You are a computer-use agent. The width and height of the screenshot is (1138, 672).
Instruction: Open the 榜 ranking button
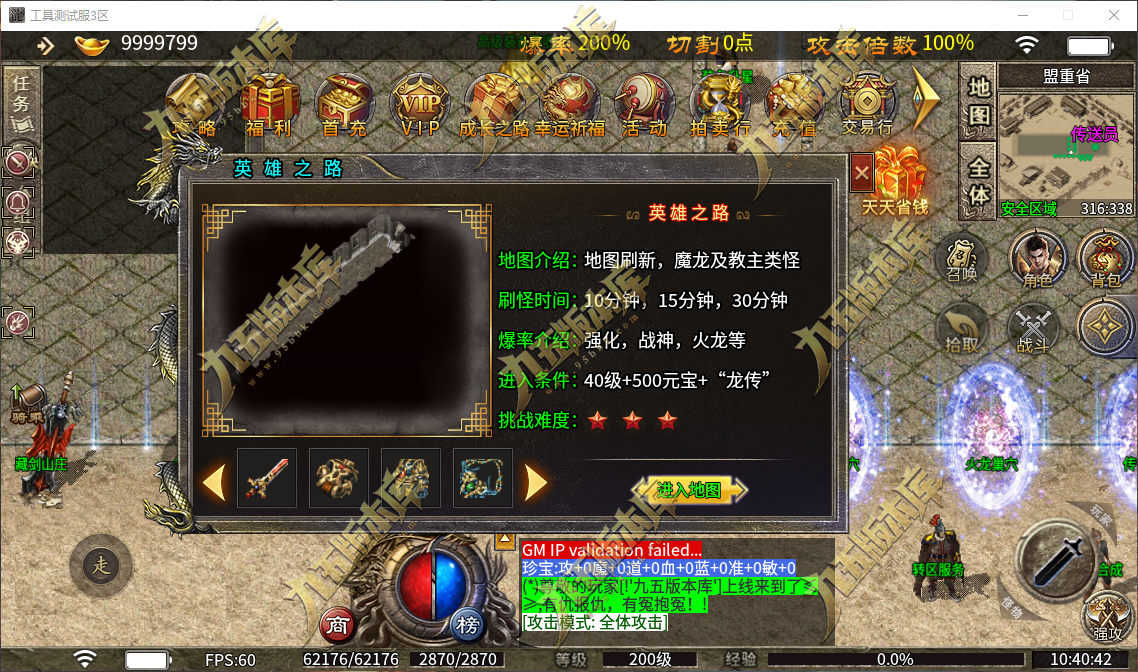click(x=467, y=625)
